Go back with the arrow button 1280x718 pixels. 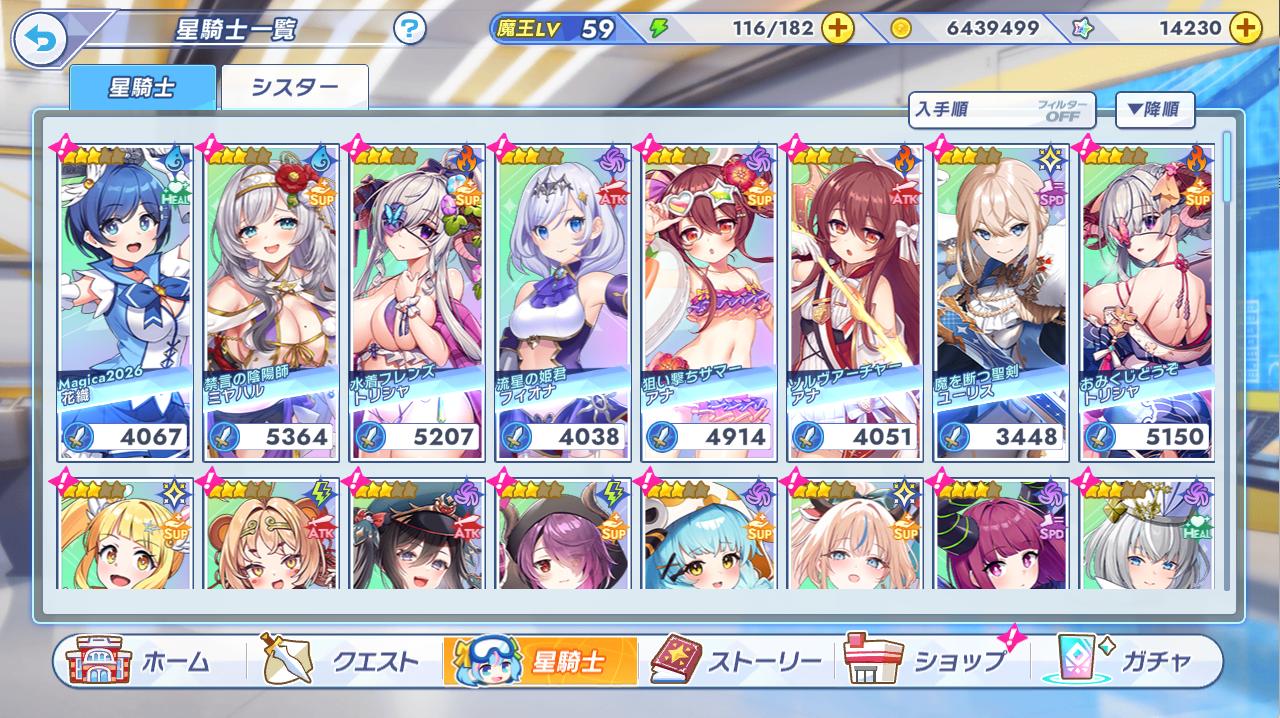click(38, 39)
